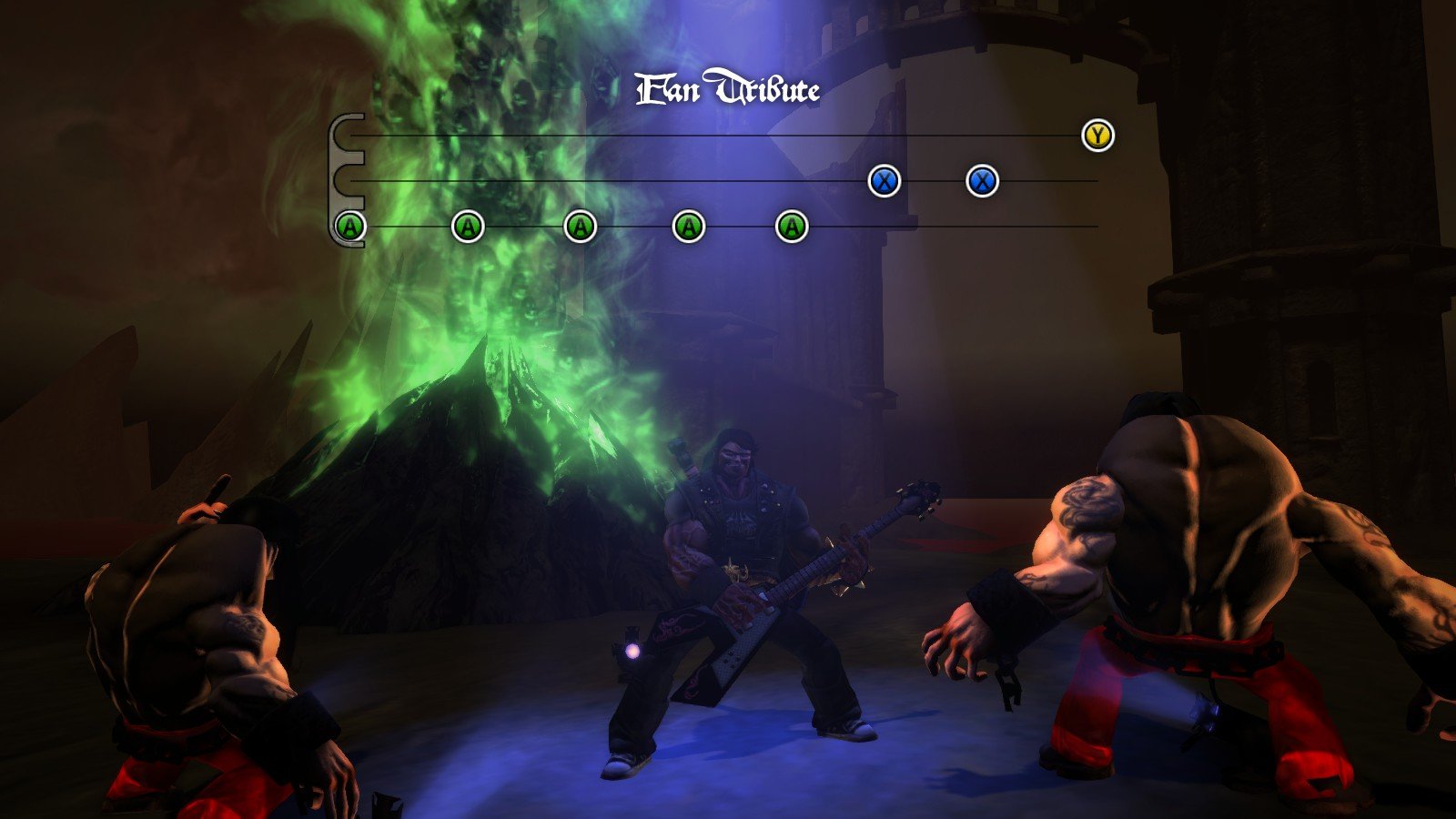Viewport: 1456px width, 819px height.
Task: Click the guitar's glowing pickup light
Action: [632, 648]
